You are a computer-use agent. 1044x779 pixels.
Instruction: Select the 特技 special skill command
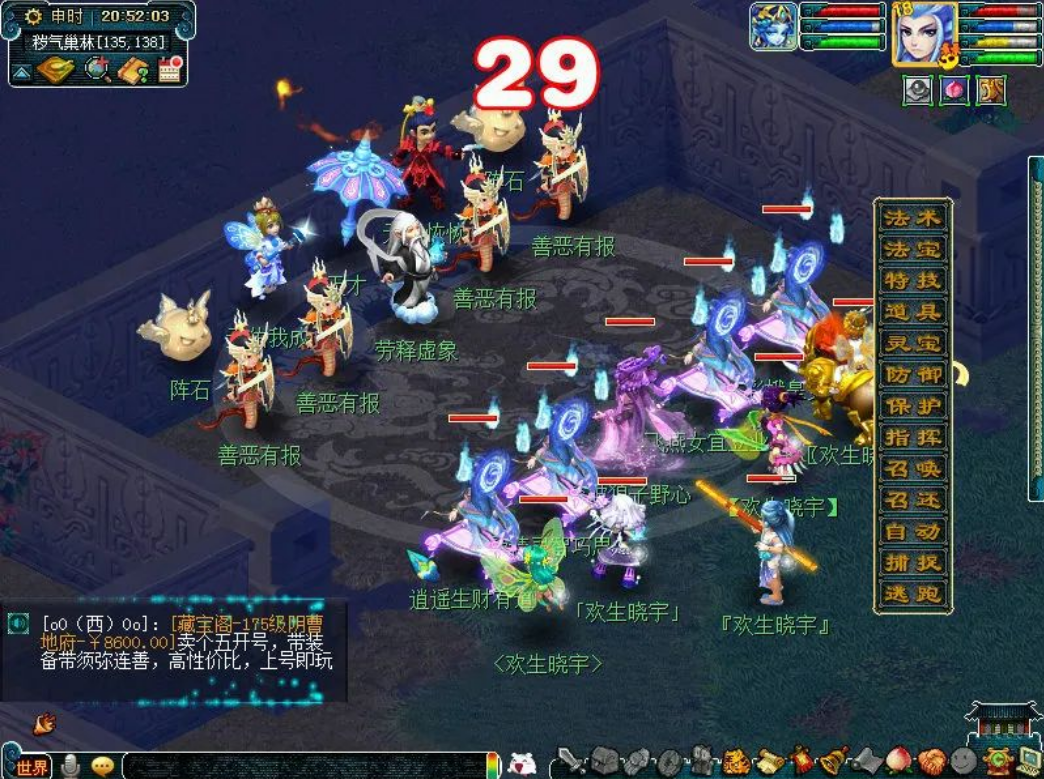912,281
